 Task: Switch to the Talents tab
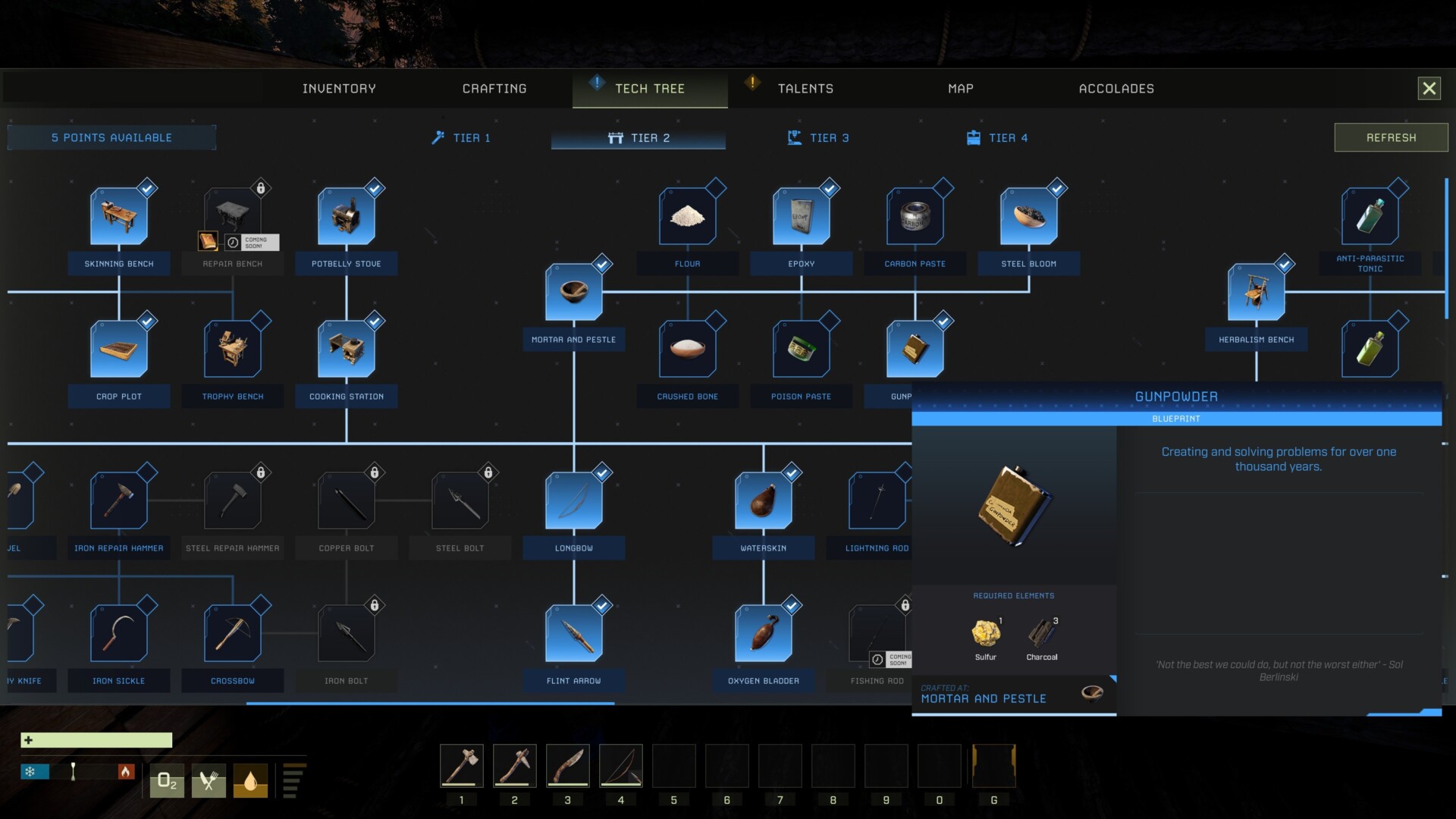click(805, 88)
